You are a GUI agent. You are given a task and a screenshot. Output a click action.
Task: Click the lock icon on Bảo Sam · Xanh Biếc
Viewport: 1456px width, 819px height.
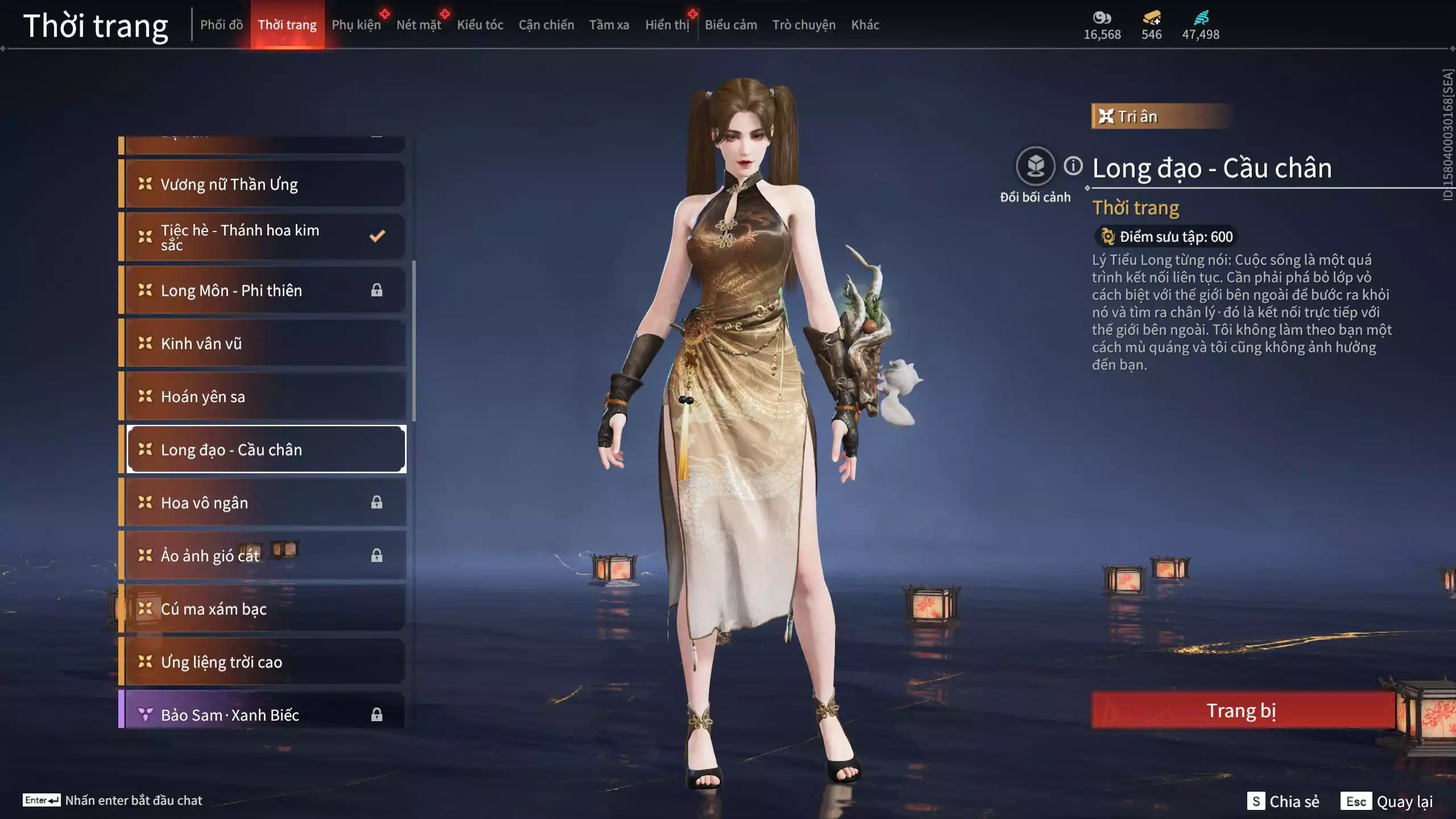click(377, 715)
